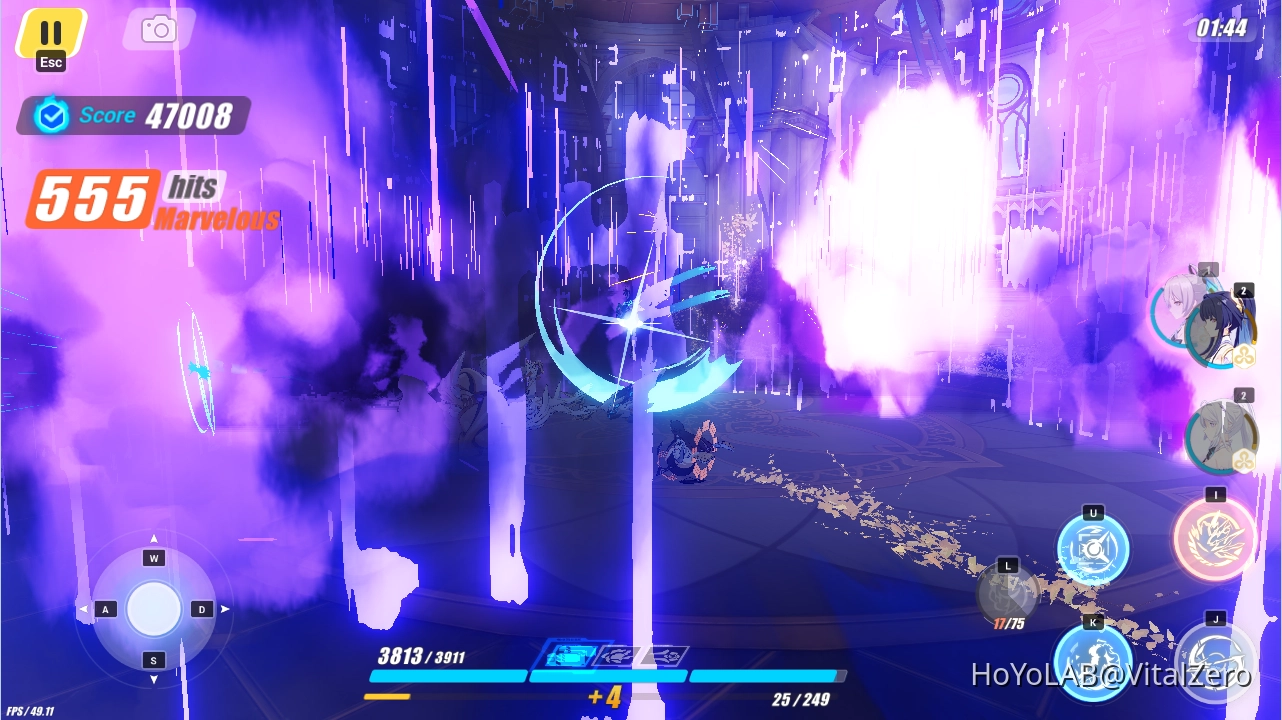Open the in-game screenshot camera

coord(157,29)
